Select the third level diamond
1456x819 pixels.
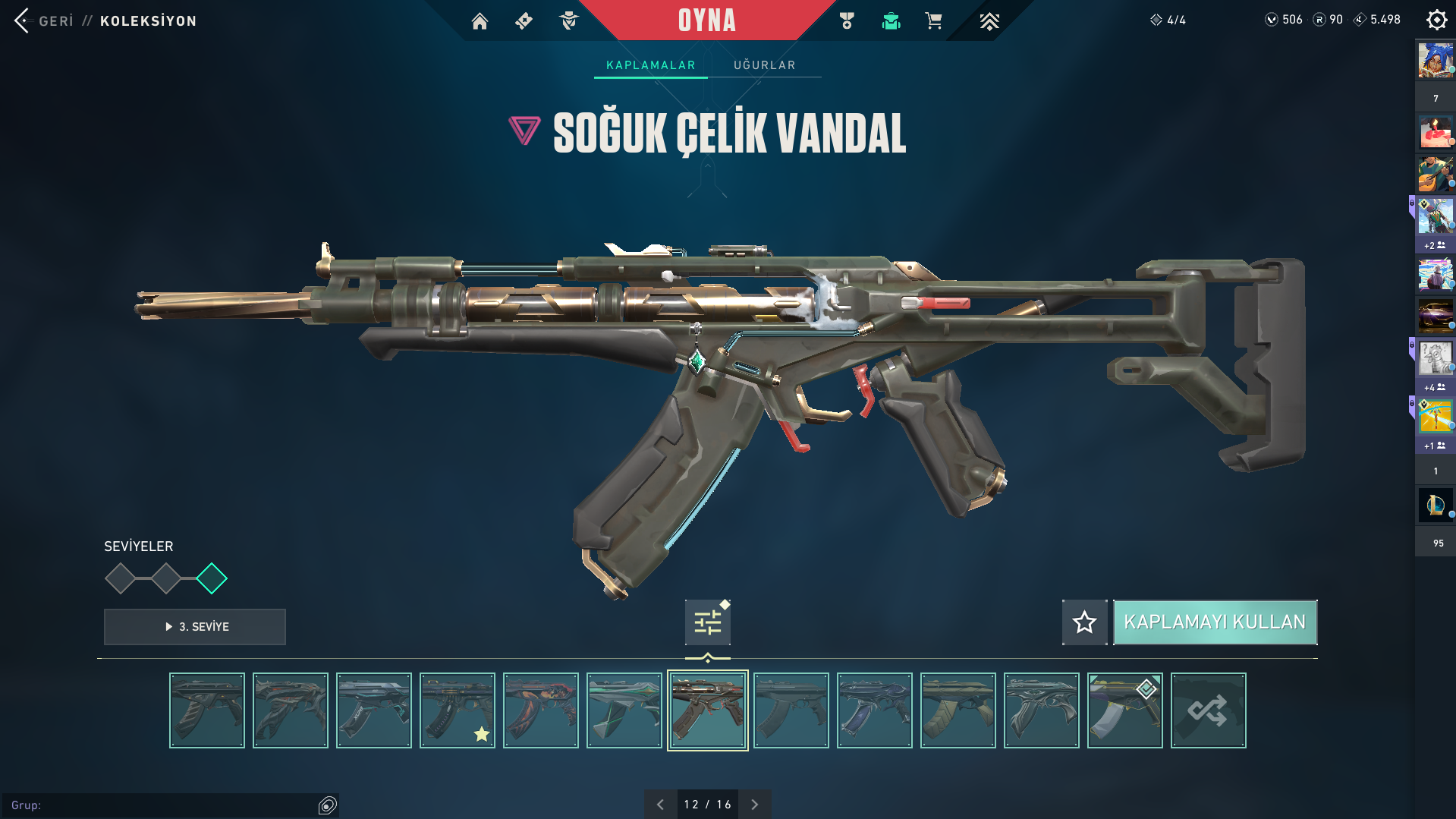(212, 579)
